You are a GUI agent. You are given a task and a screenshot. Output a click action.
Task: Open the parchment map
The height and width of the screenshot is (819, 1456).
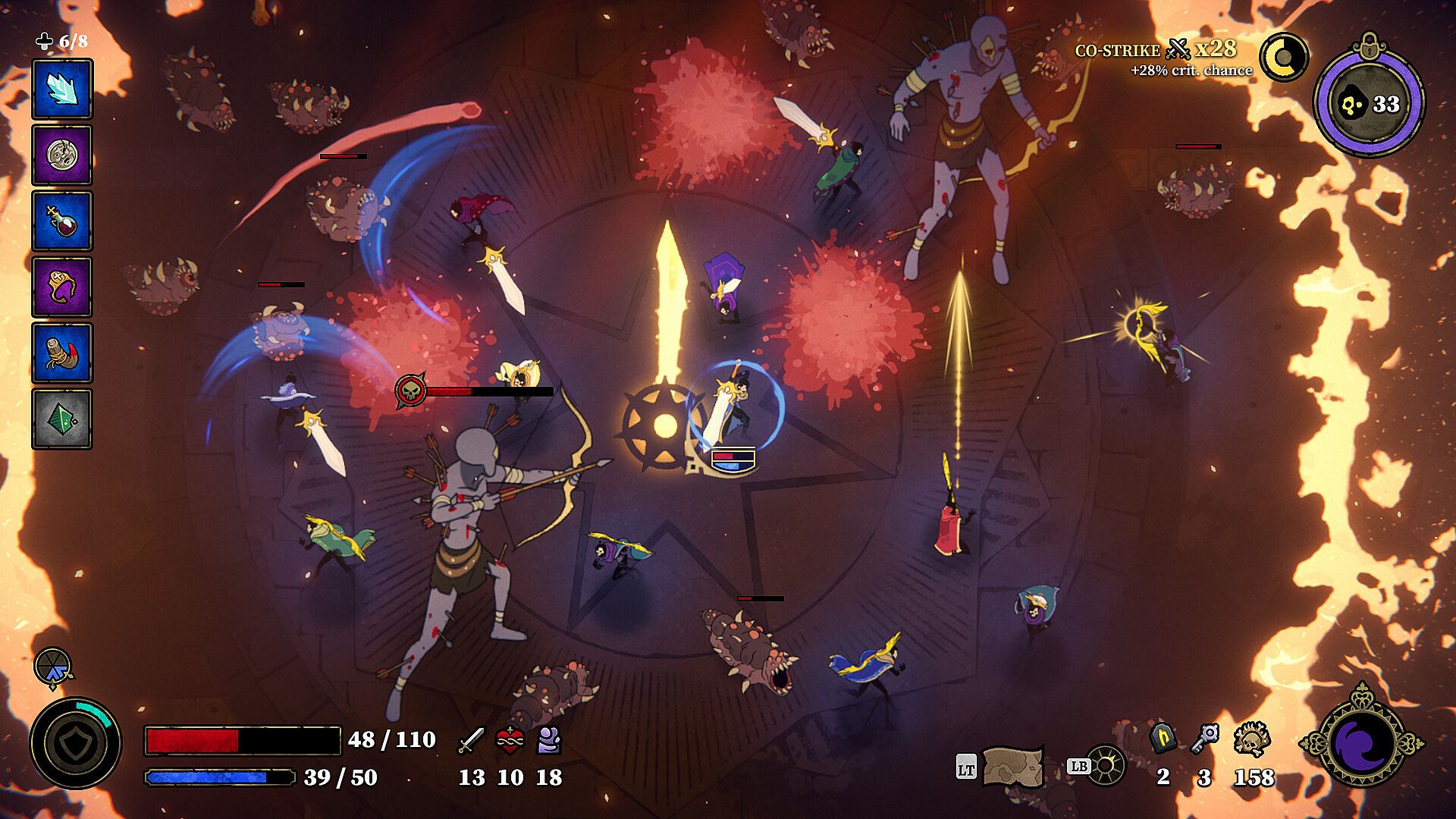pyautogui.click(x=1012, y=767)
